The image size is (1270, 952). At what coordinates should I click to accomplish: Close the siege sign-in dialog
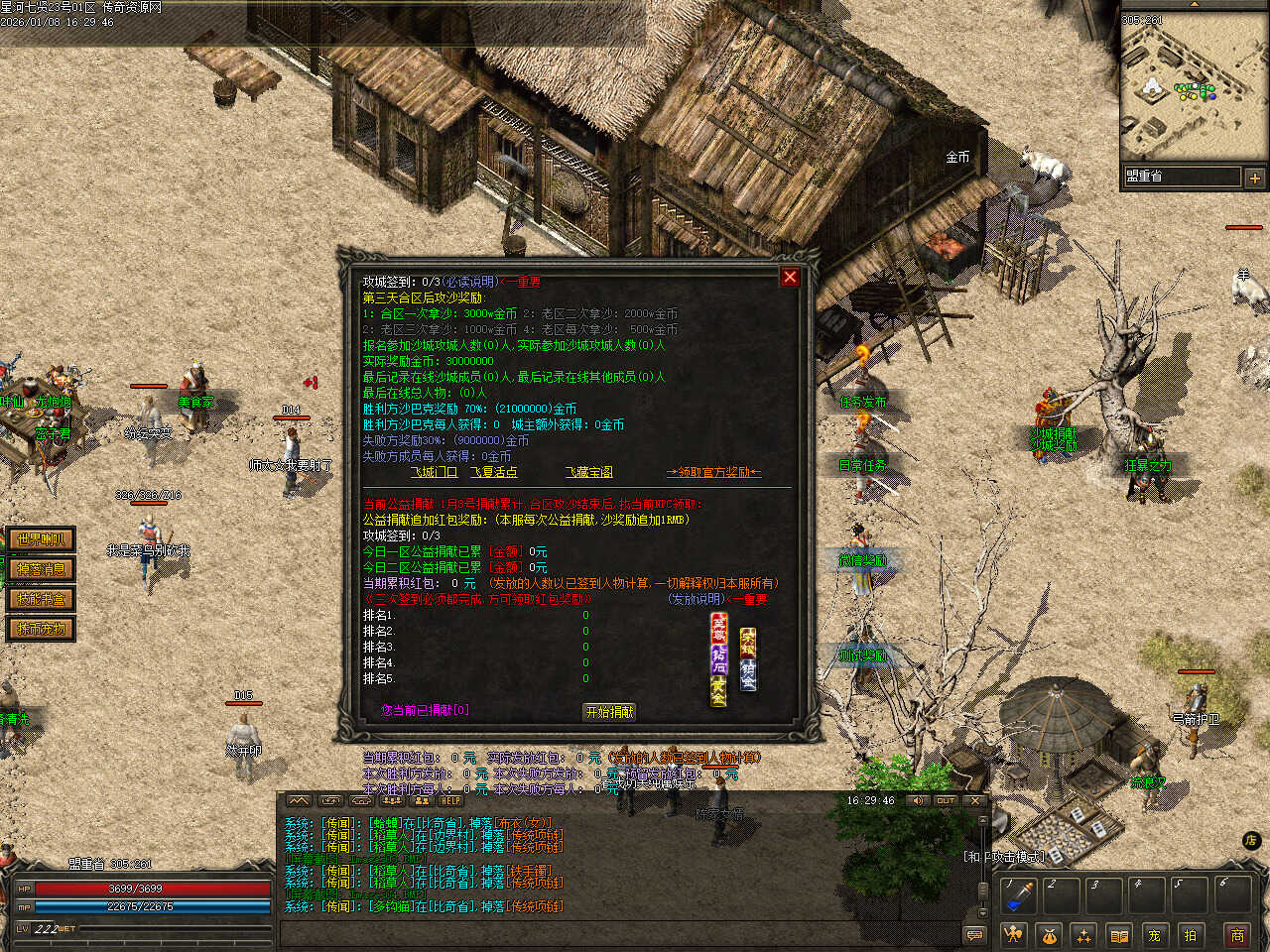[x=790, y=278]
